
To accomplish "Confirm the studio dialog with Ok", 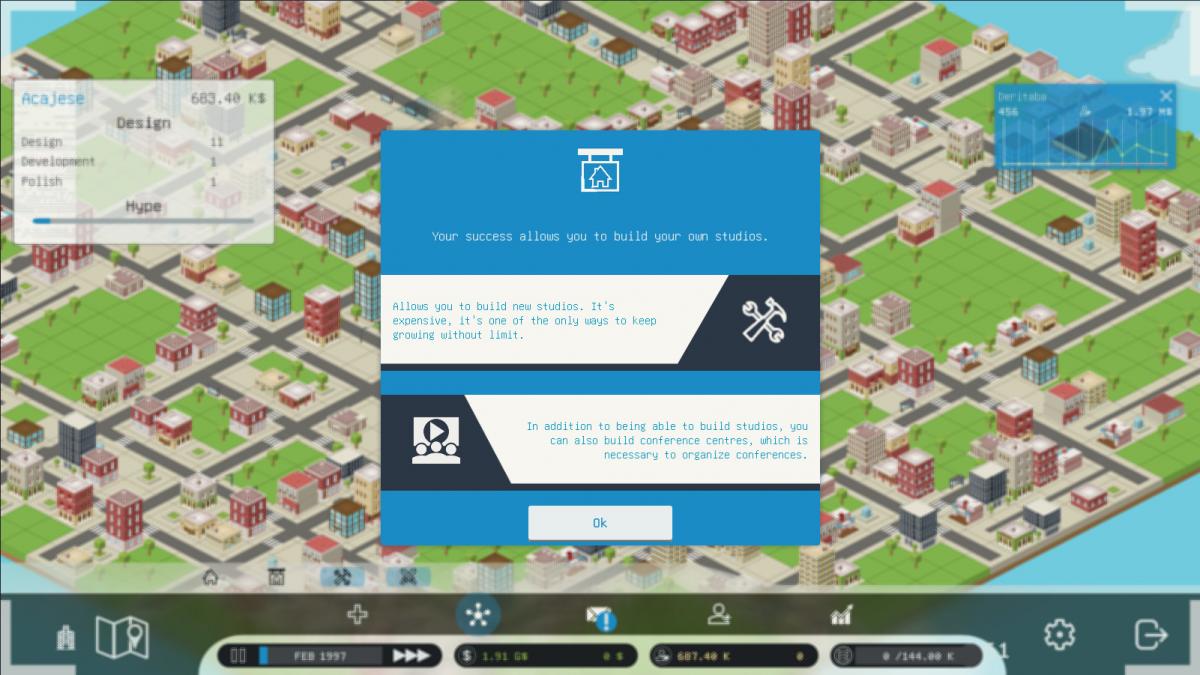I will (x=600, y=522).
